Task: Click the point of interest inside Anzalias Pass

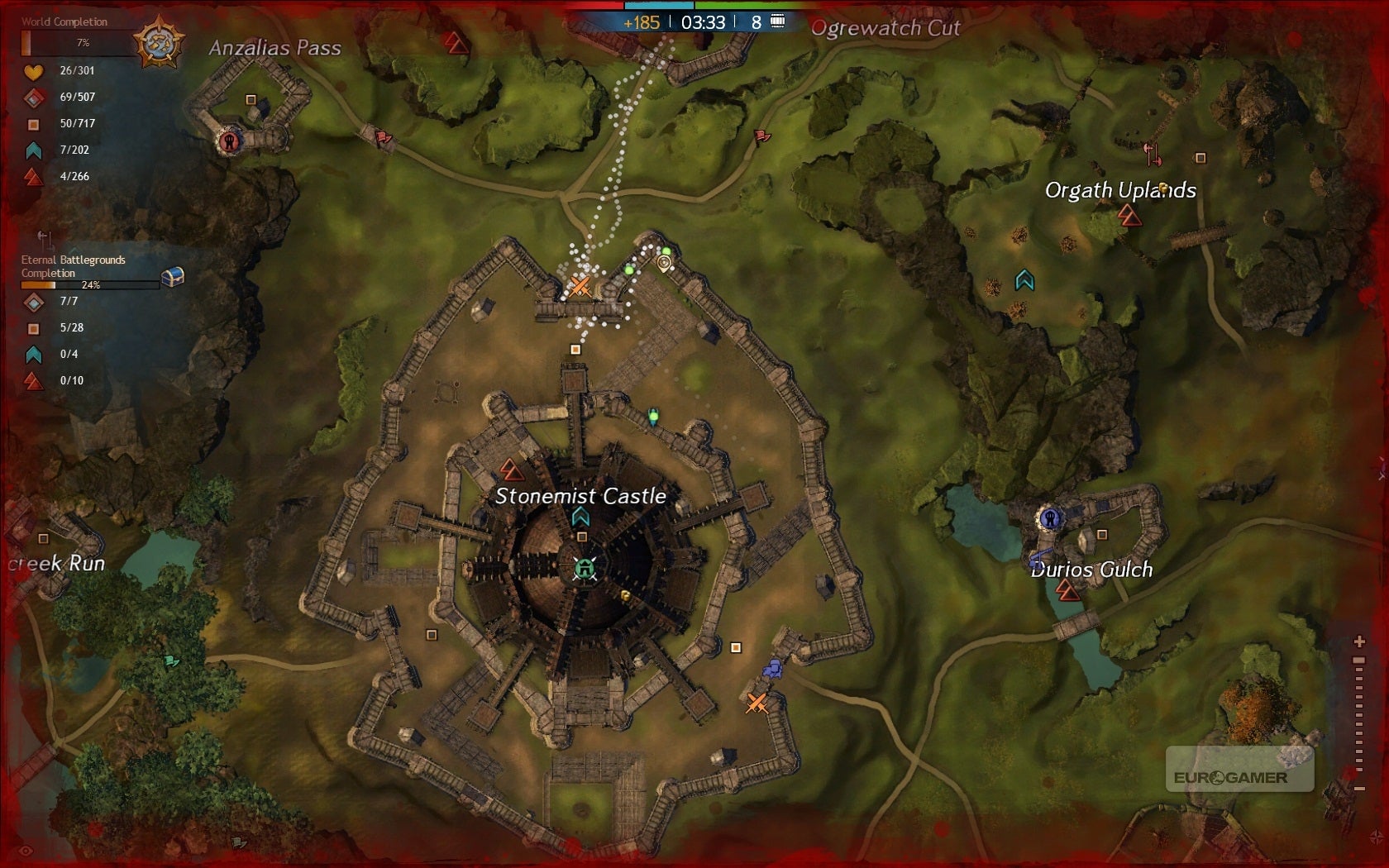Action: [251, 100]
